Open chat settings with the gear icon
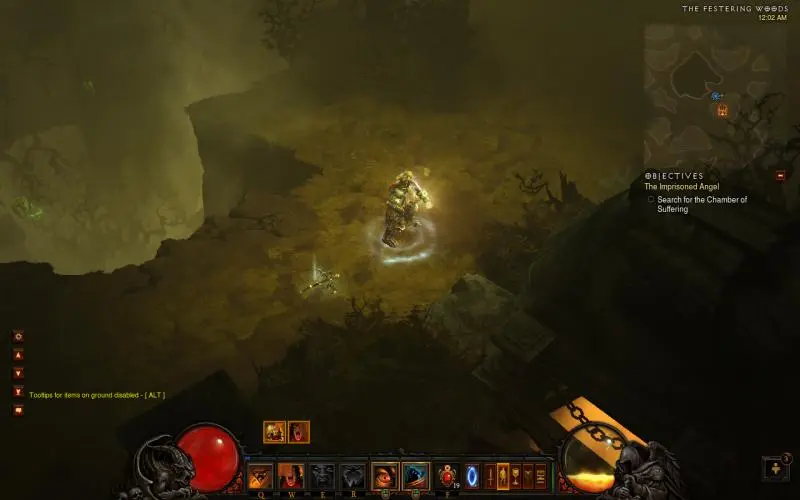The image size is (800, 500). pyautogui.click(x=18, y=337)
